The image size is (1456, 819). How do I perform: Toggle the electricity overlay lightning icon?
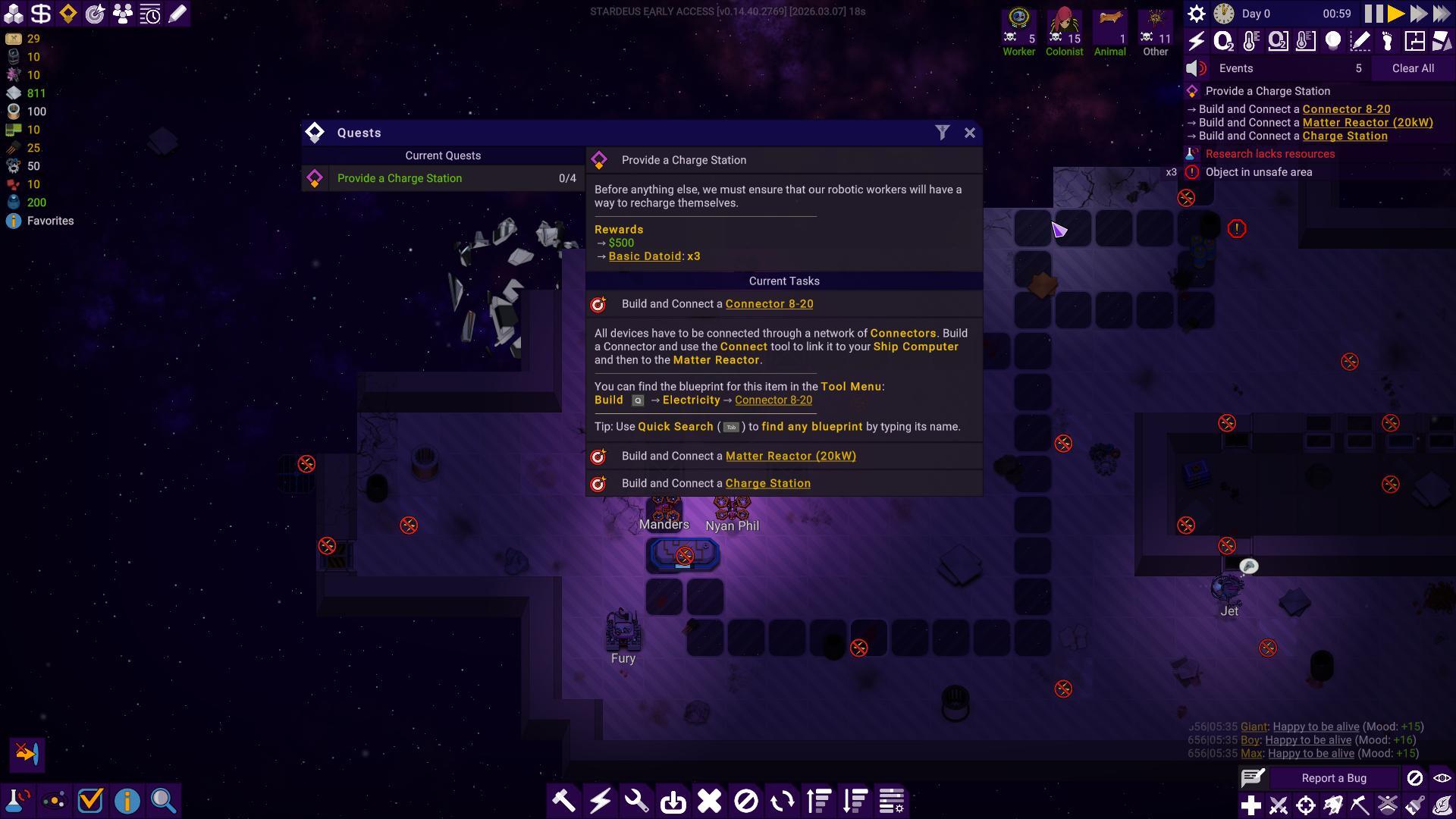point(1196,41)
